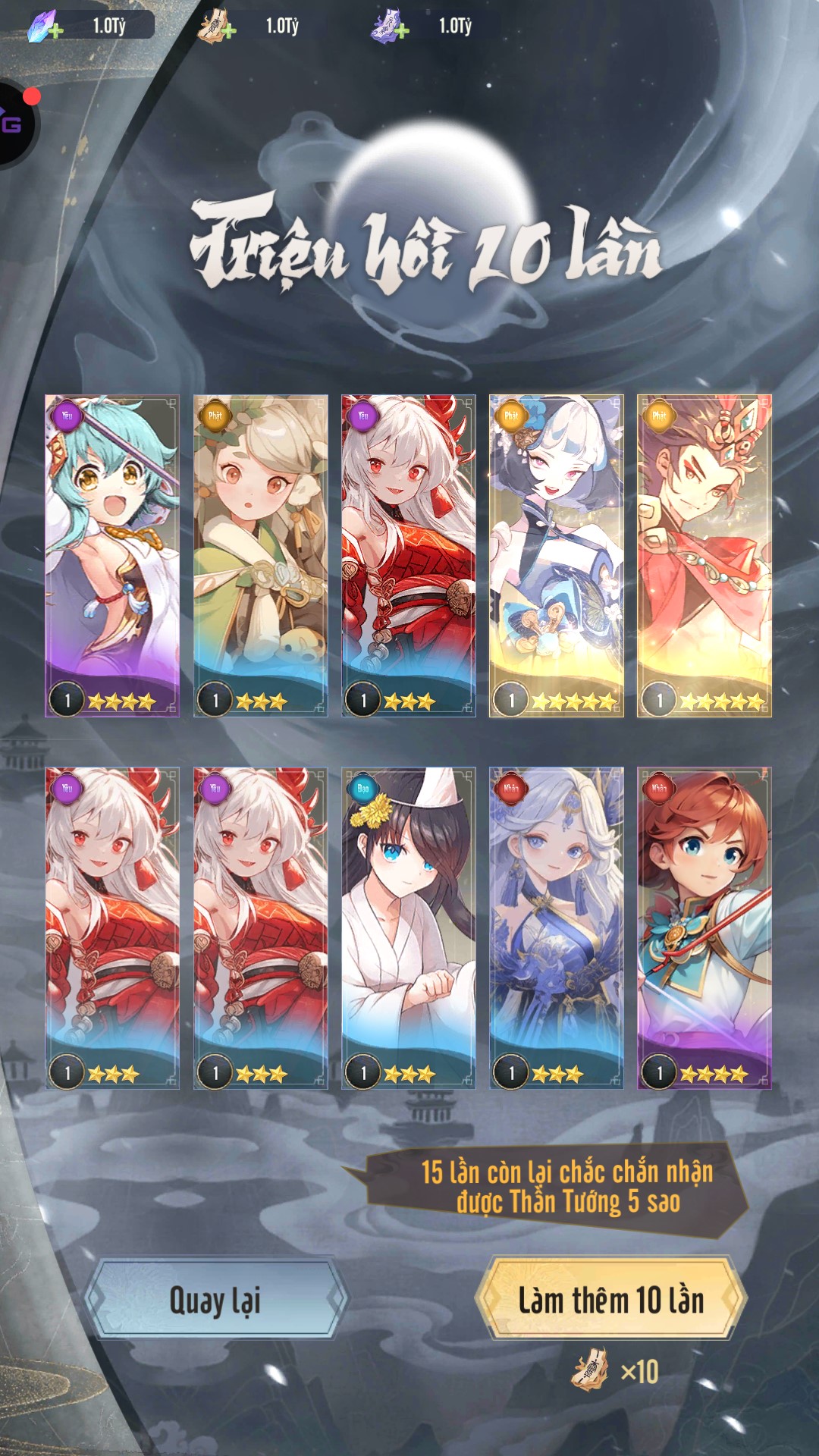Choose the silver-haired lady in blue dress card
The height and width of the screenshot is (1456, 819).
(x=556, y=928)
